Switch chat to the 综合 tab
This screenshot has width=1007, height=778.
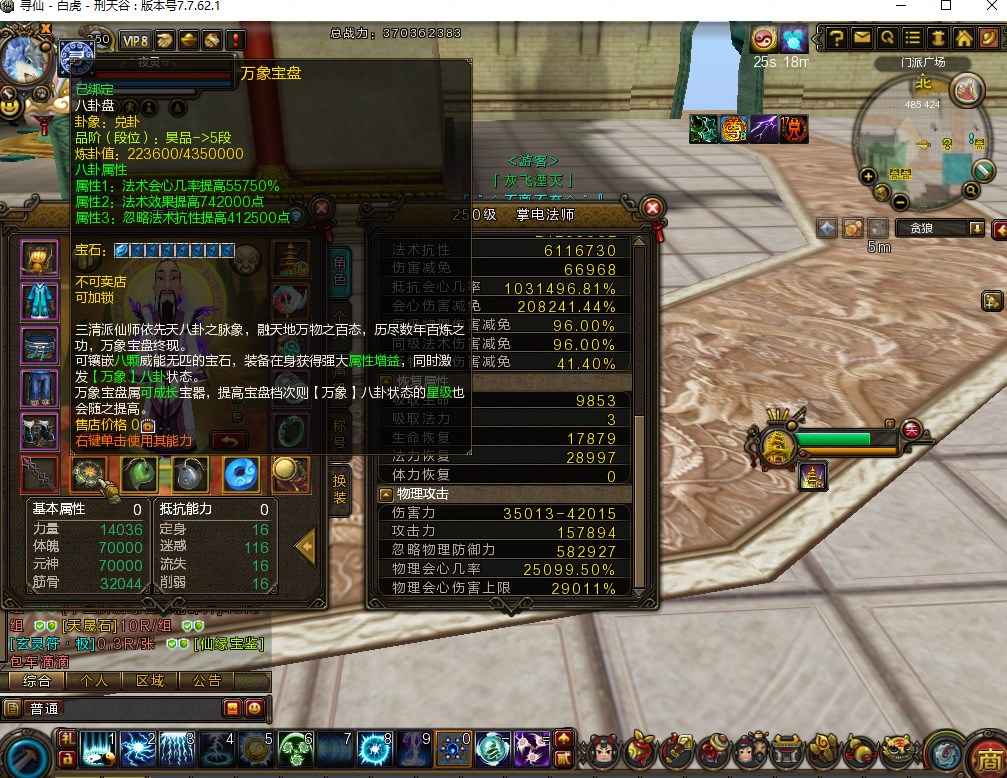37,681
